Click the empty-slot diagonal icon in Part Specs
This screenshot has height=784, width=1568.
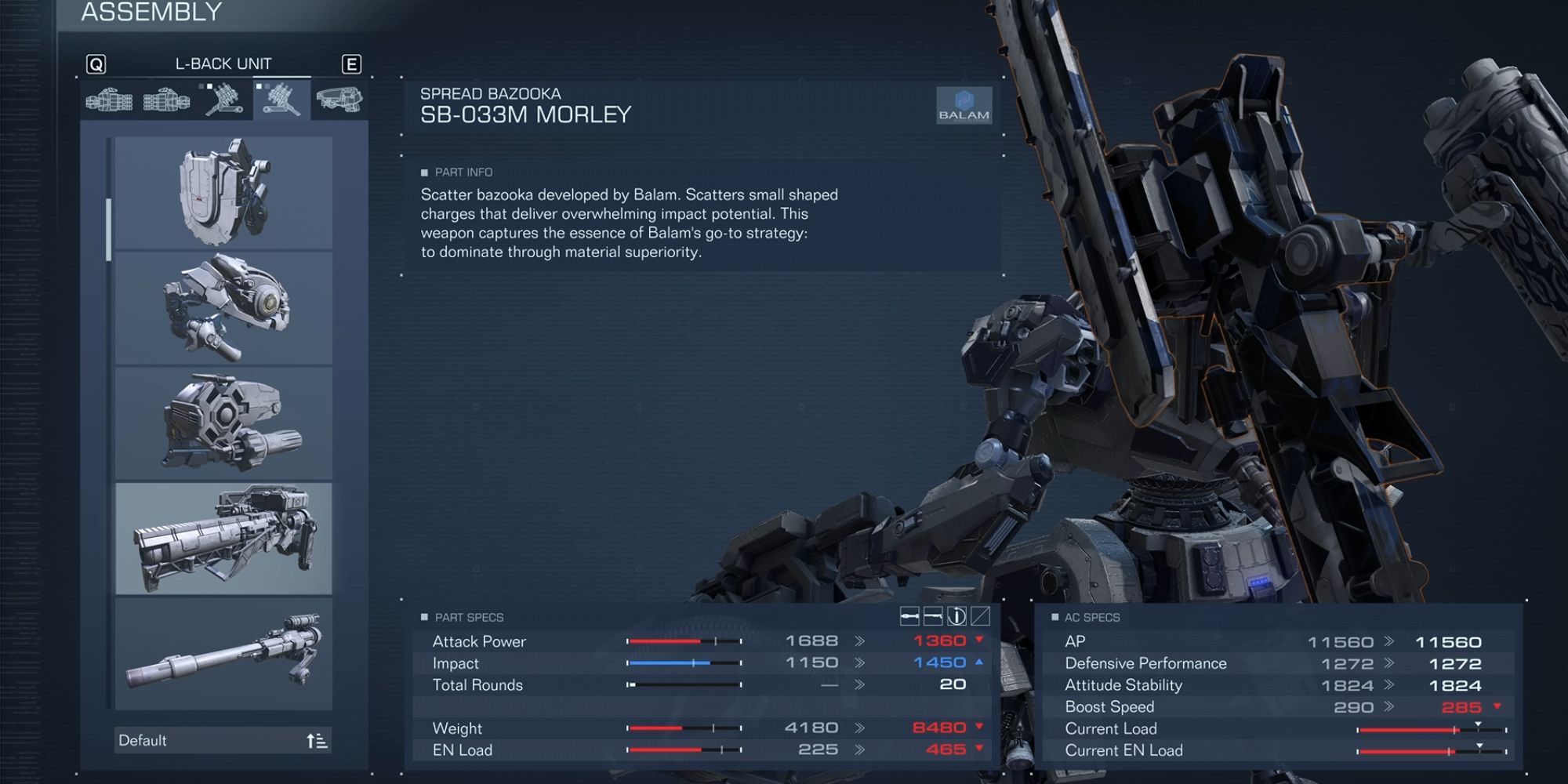point(981,616)
